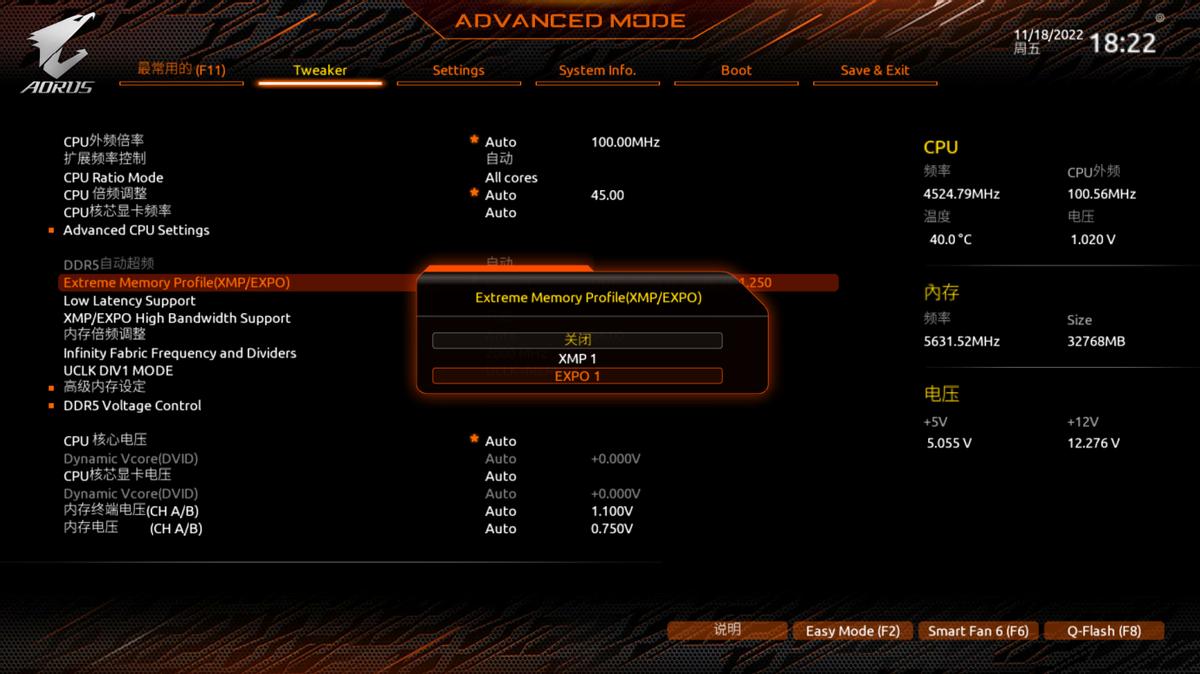This screenshot has height=674, width=1200.
Task: Choose XMP 1 in the profile popup
Action: (577, 358)
